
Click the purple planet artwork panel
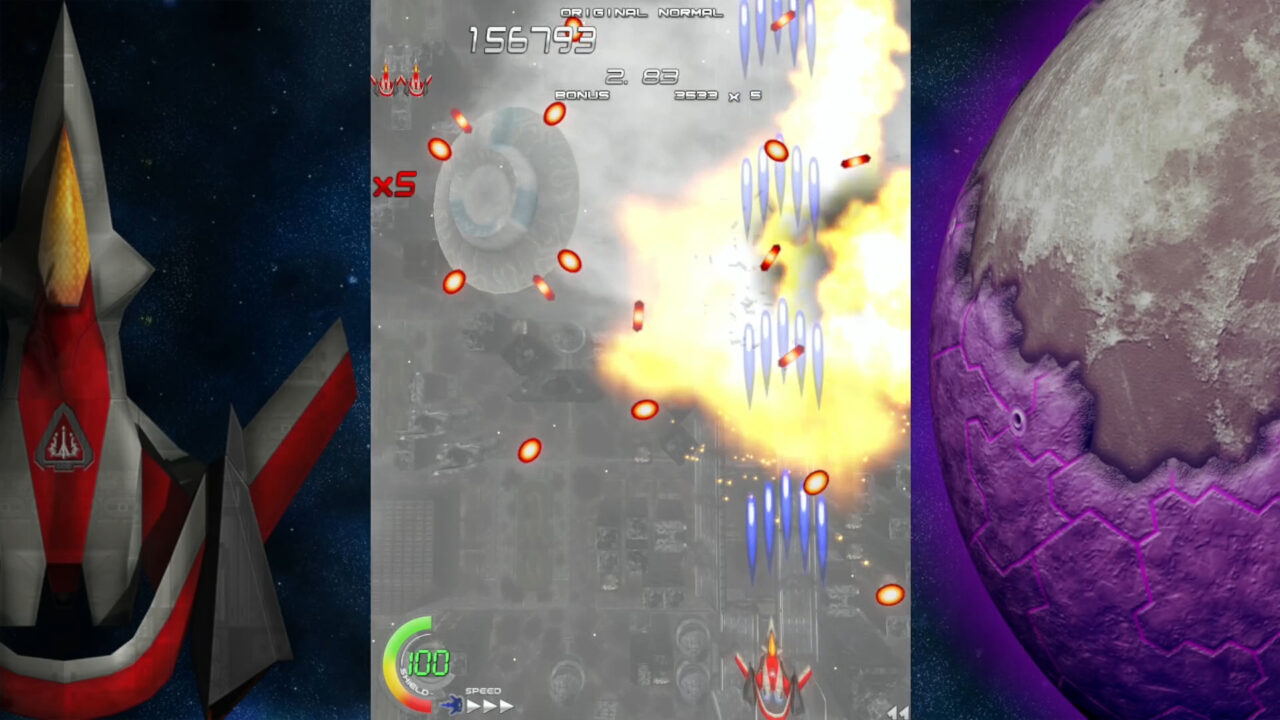point(1100,360)
